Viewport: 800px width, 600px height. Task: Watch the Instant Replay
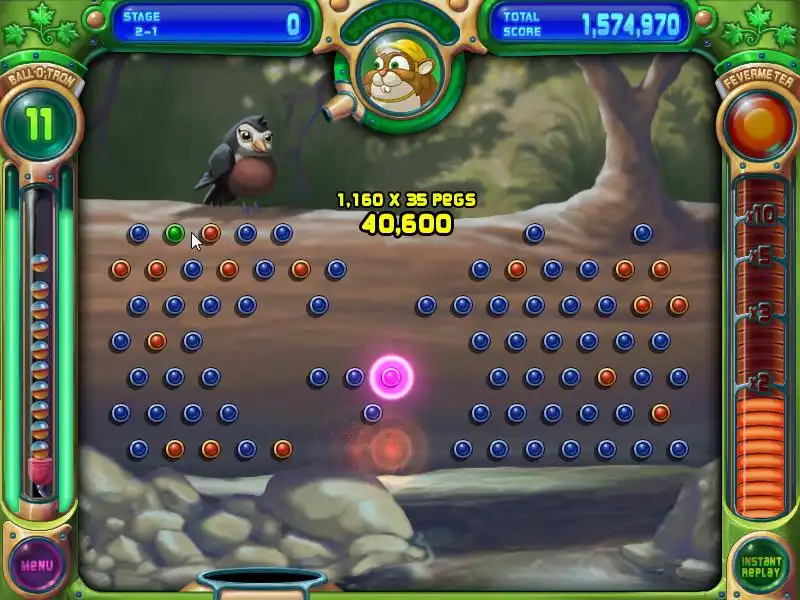pos(761,565)
